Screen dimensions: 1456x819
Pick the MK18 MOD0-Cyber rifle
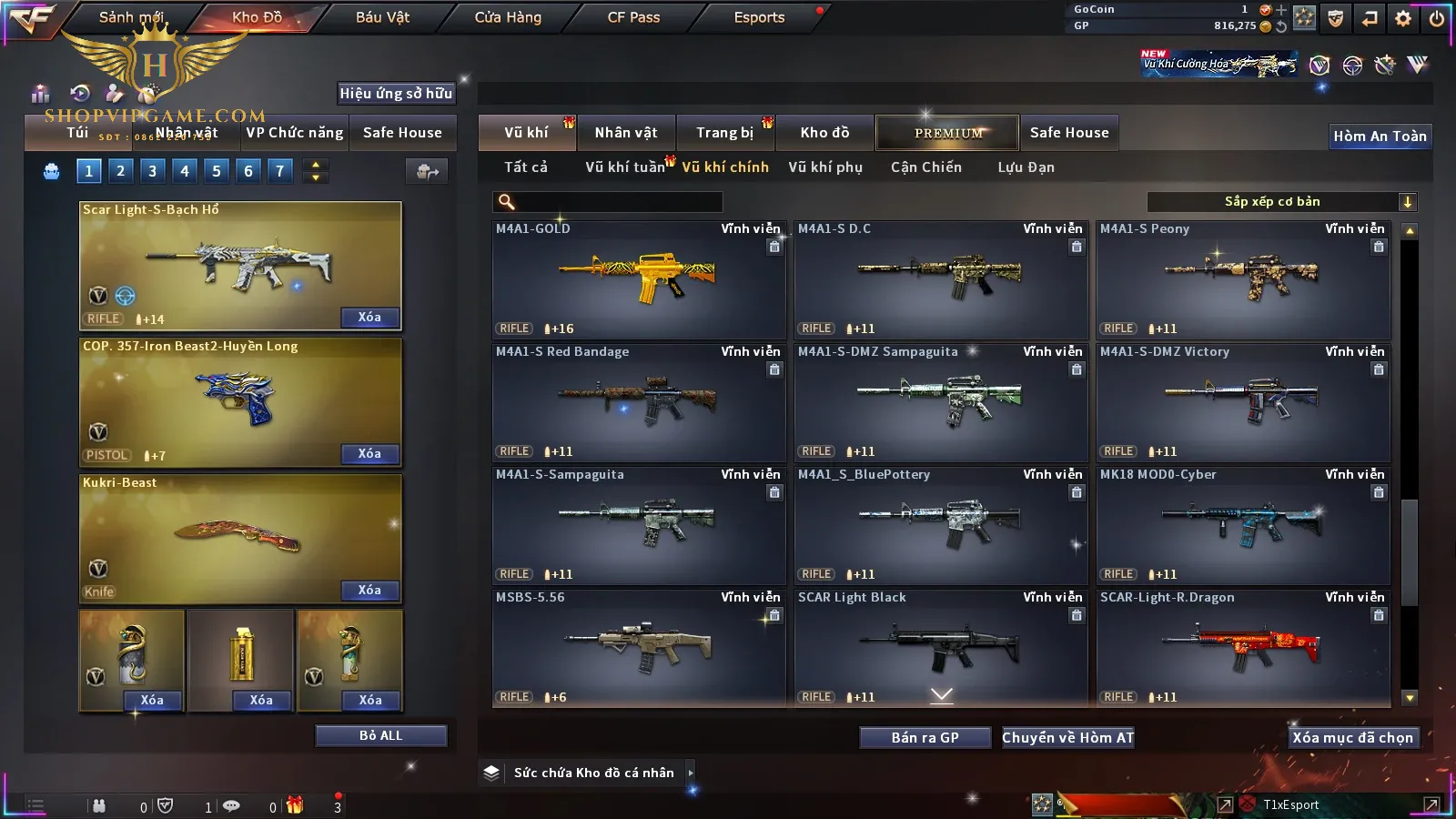coord(1242,524)
